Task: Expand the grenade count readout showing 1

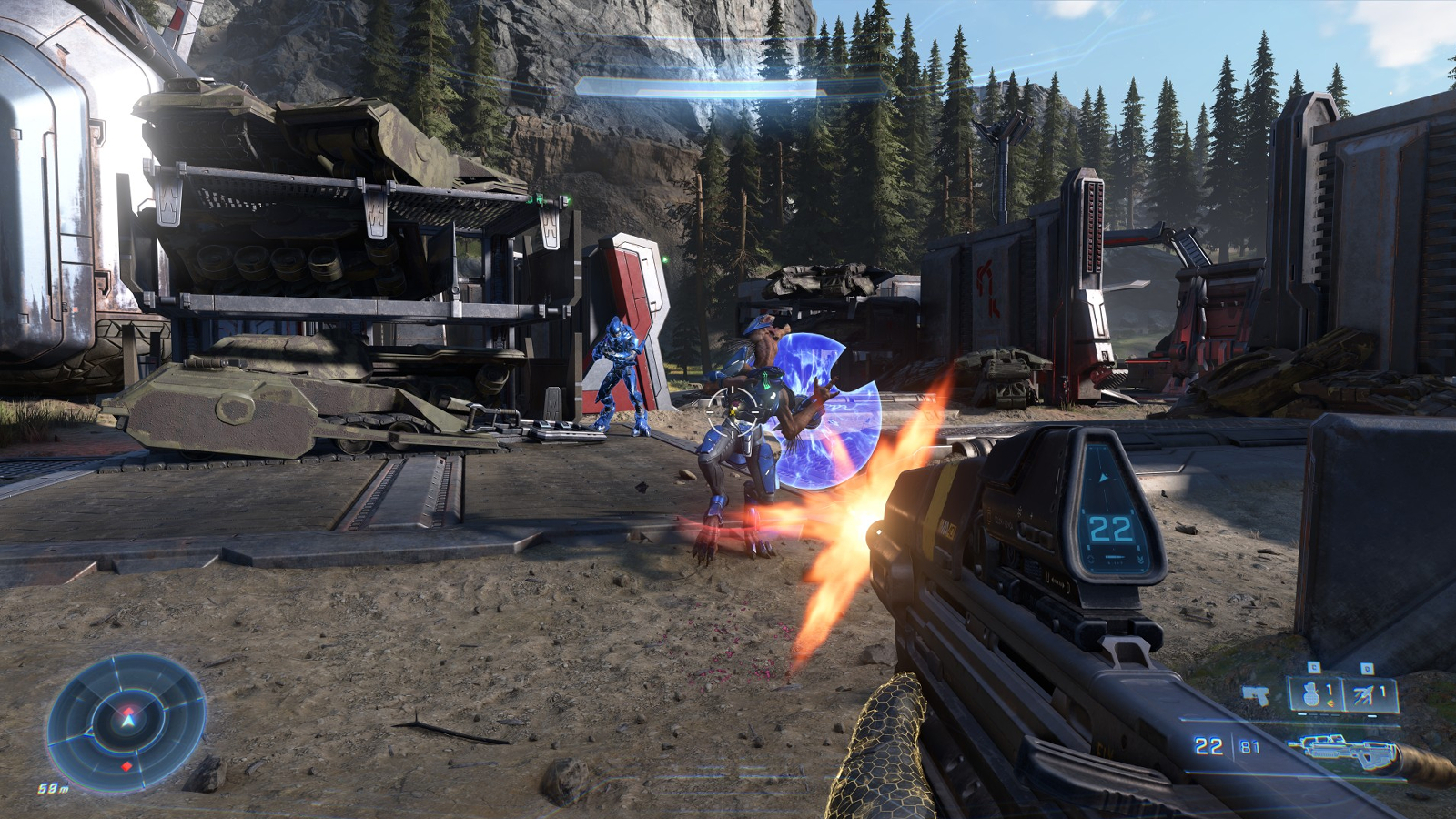Action: (x=1329, y=691)
